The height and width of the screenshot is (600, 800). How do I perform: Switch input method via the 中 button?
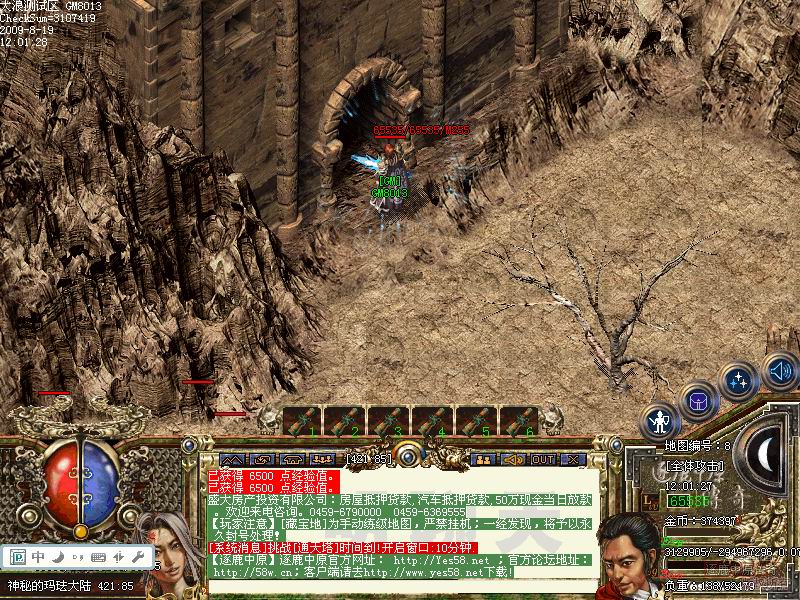(38, 556)
